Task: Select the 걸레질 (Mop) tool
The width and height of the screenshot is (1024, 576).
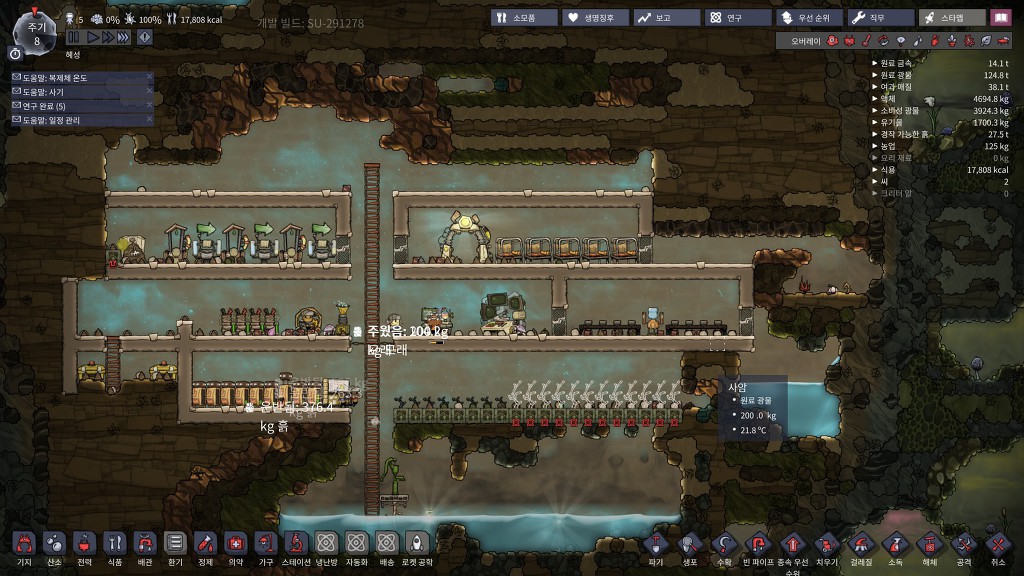Action: click(861, 545)
